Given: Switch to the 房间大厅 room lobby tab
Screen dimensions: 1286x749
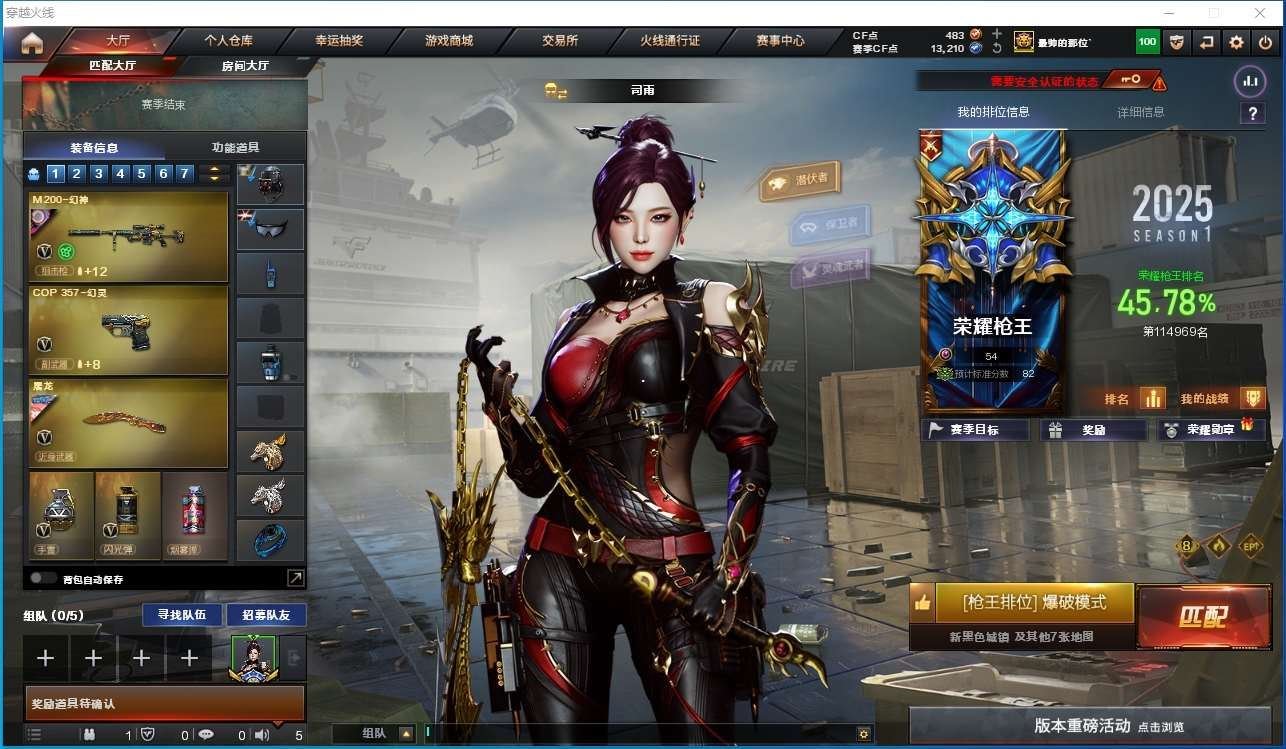Looking at the screenshot, I should (x=245, y=66).
